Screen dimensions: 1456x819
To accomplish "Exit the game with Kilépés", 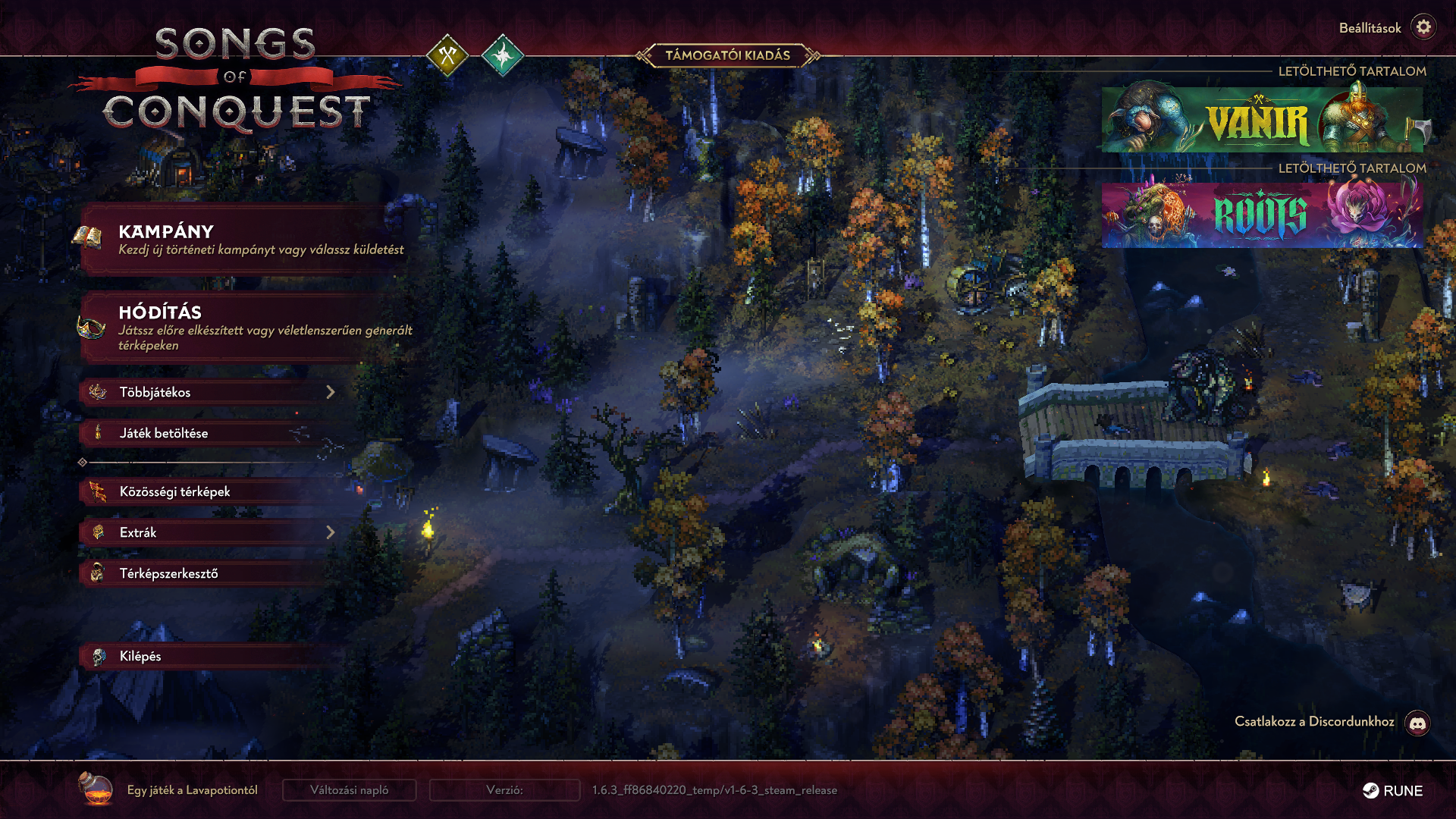I will (209, 656).
